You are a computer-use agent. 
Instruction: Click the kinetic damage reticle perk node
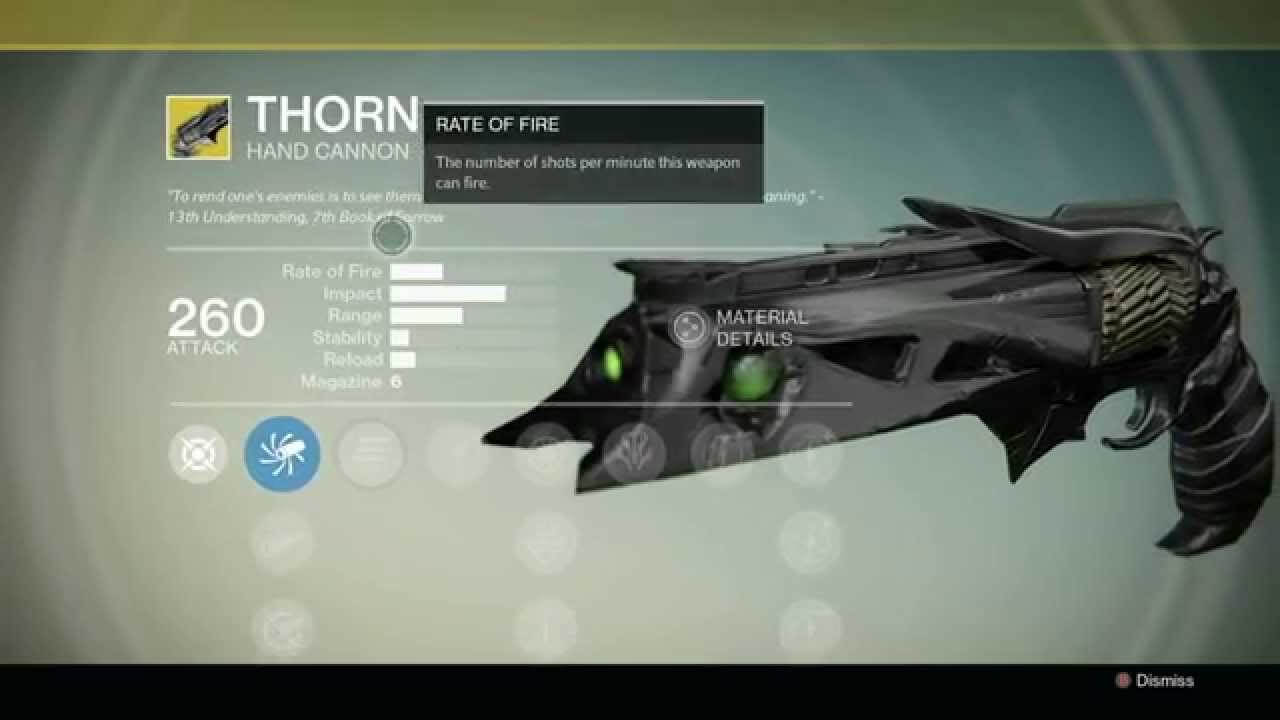coord(197,455)
